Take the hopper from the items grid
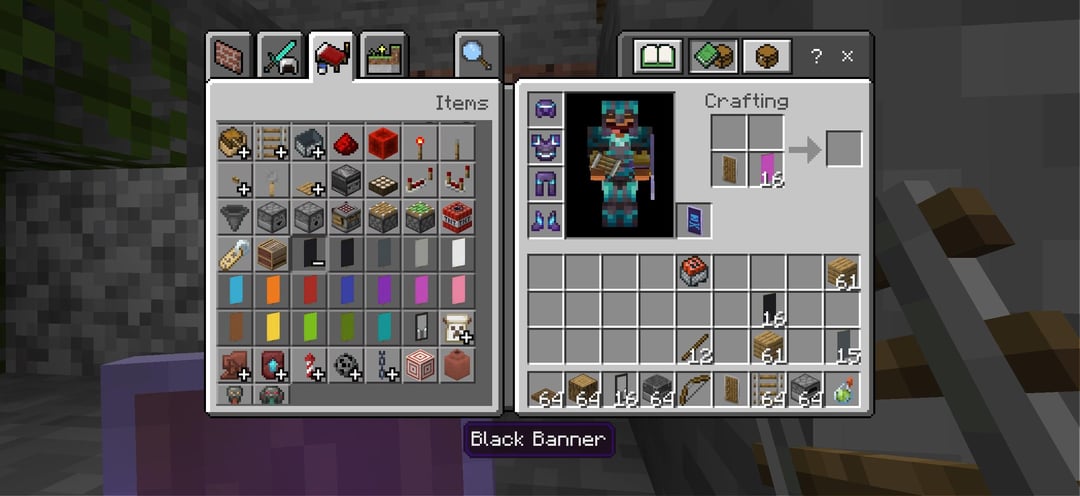Image resolution: width=1080 pixels, height=496 pixels. coord(235,216)
